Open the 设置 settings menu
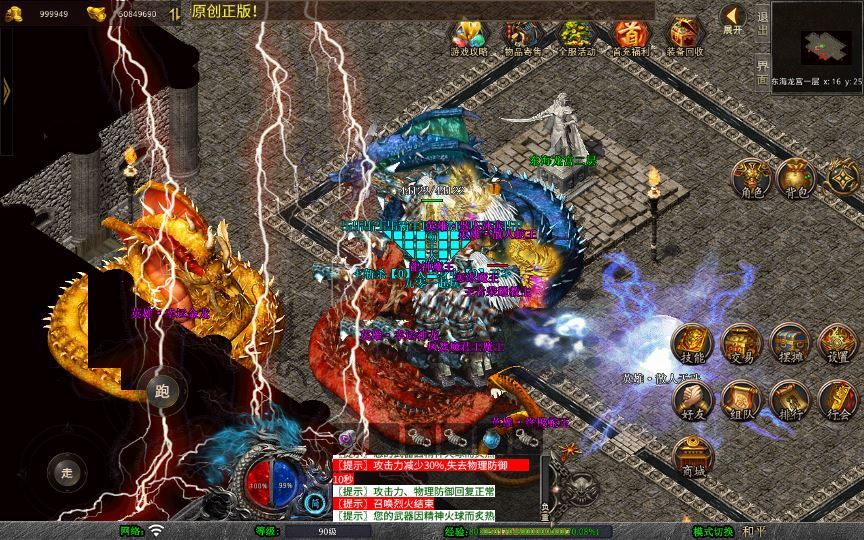864x540 pixels. tap(838, 343)
